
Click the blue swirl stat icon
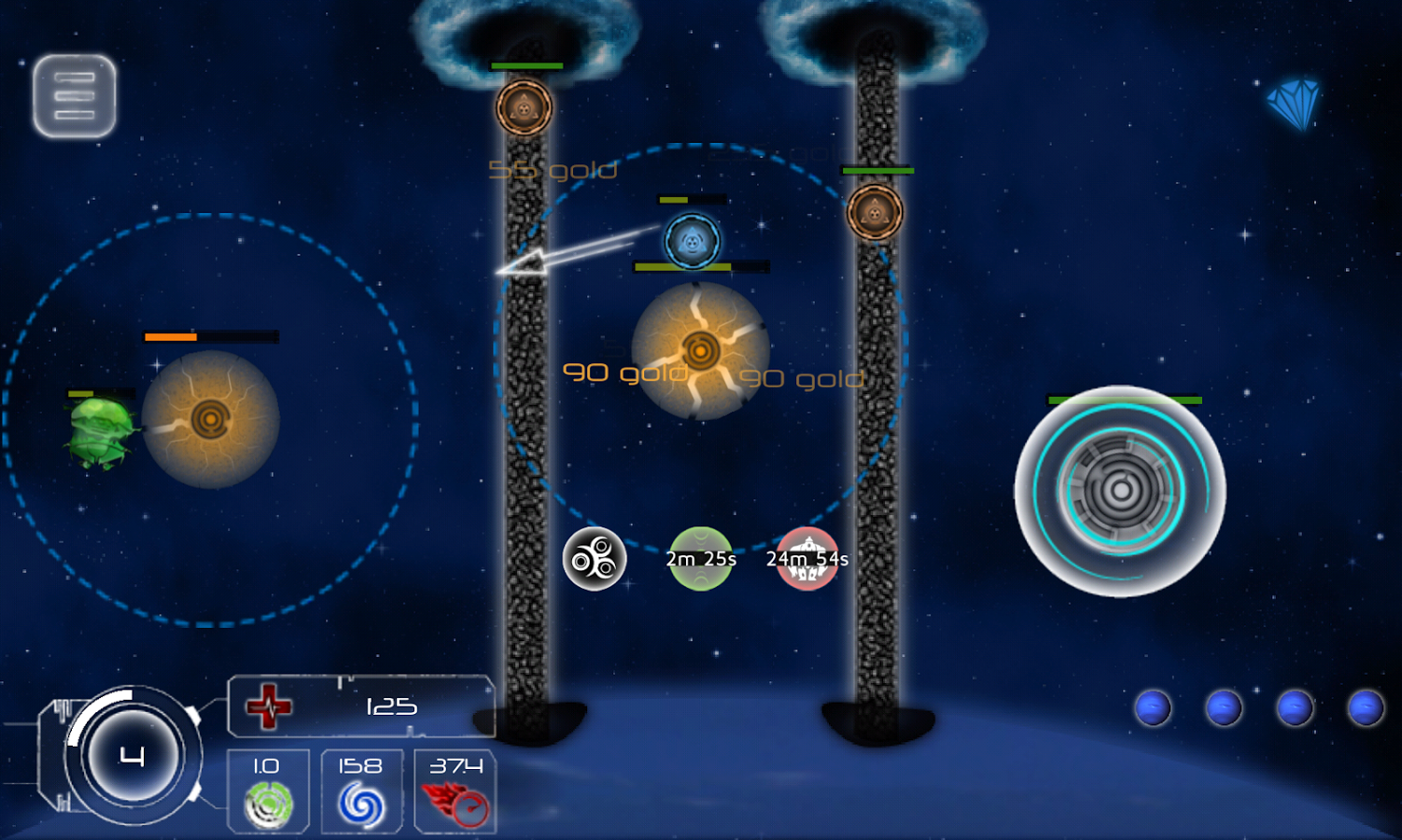(361, 803)
